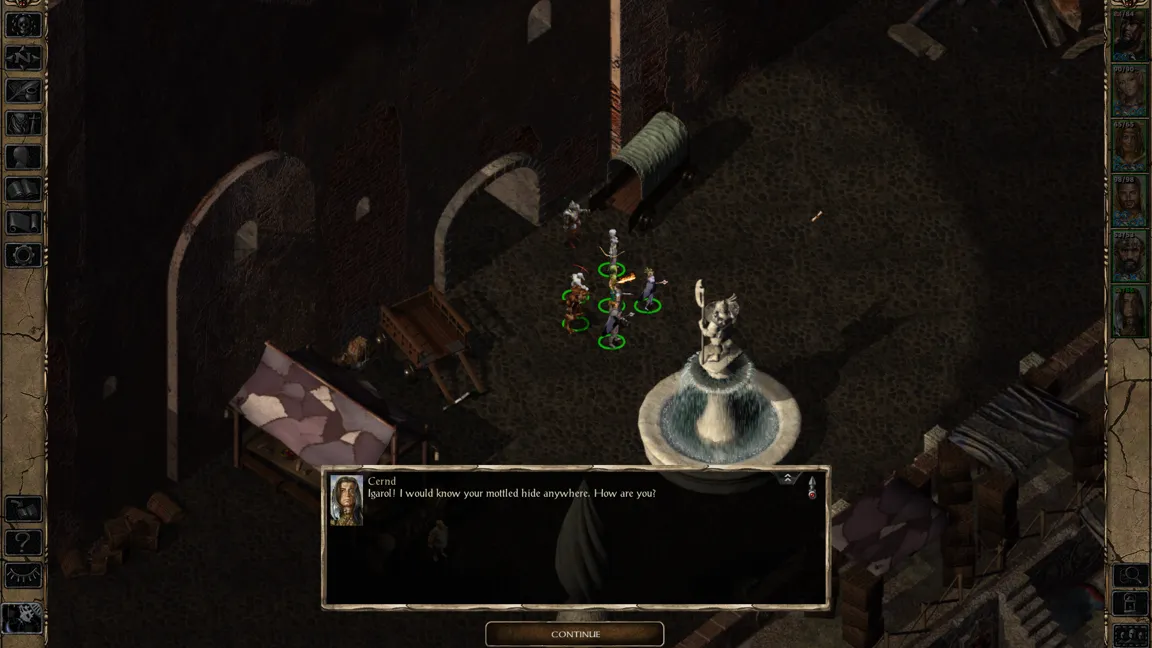
Task: Open the journal quill icon
Action: click(24, 90)
